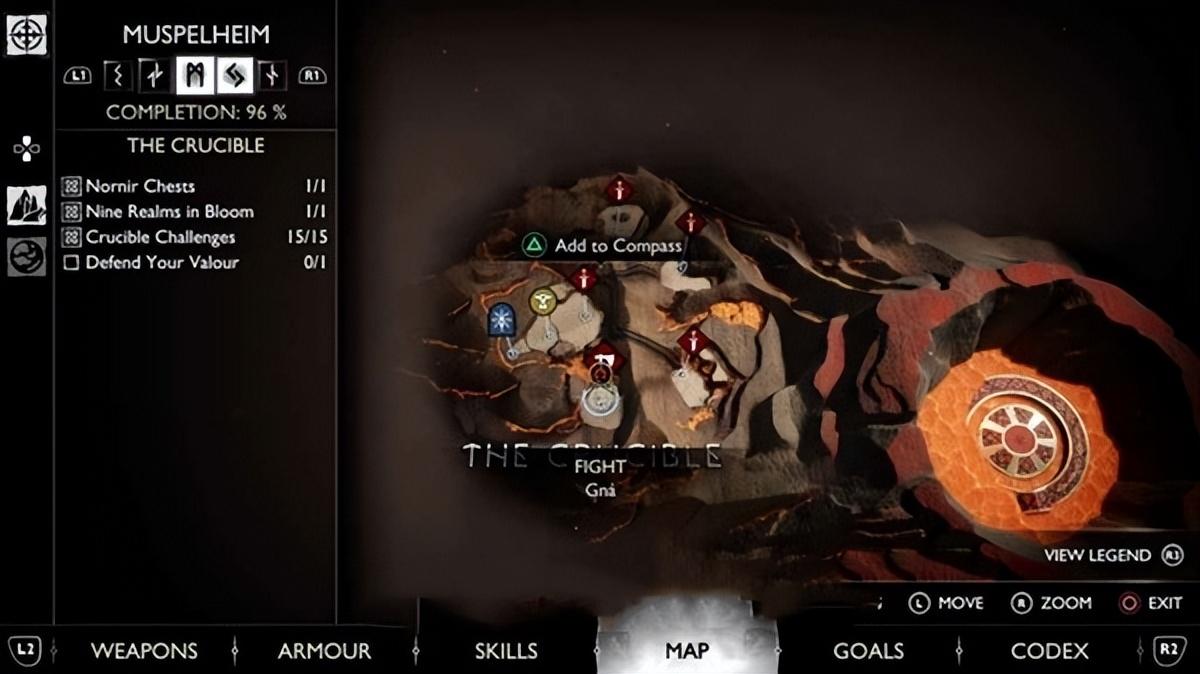Go to the Skills tab
Screen dimensions: 1200x674
click(506, 651)
